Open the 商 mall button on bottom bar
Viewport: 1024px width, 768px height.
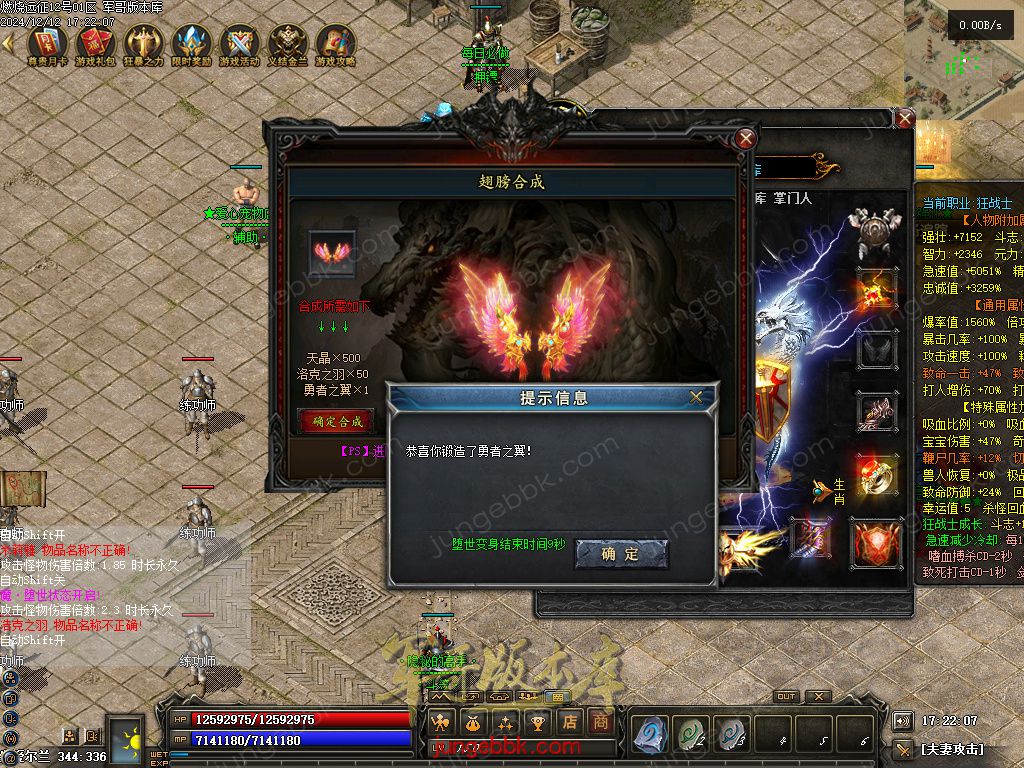pyautogui.click(x=600, y=721)
